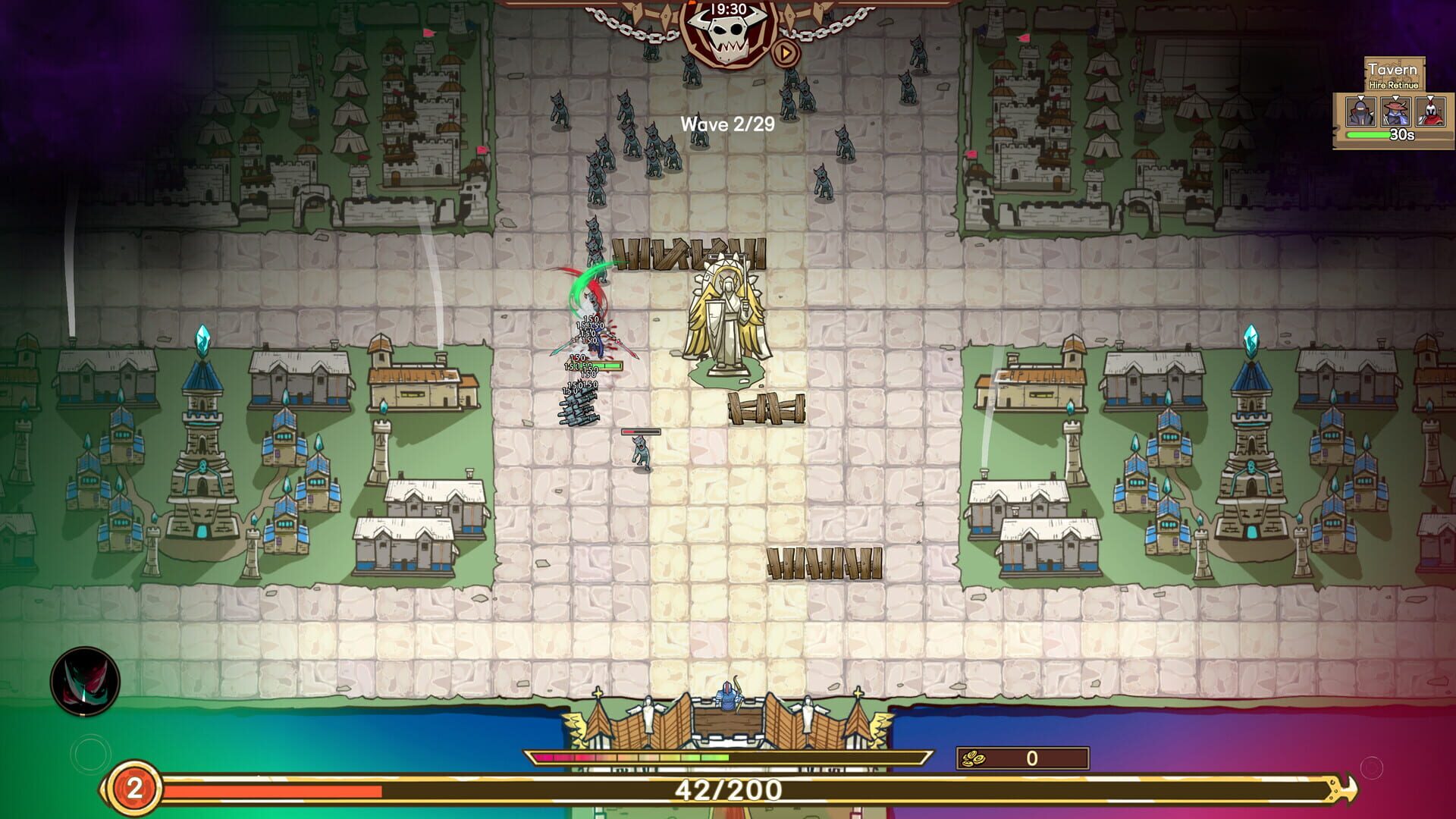The height and width of the screenshot is (819, 1456).
Task: Click the gold counter showing 0
Action: pos(1031,759)
